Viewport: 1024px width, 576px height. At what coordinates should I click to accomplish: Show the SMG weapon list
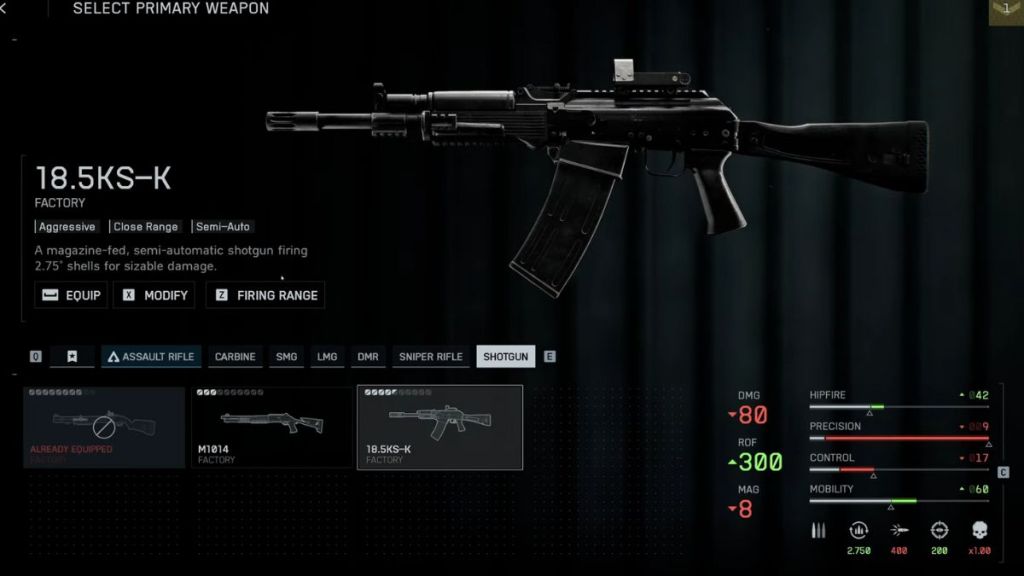287,357
